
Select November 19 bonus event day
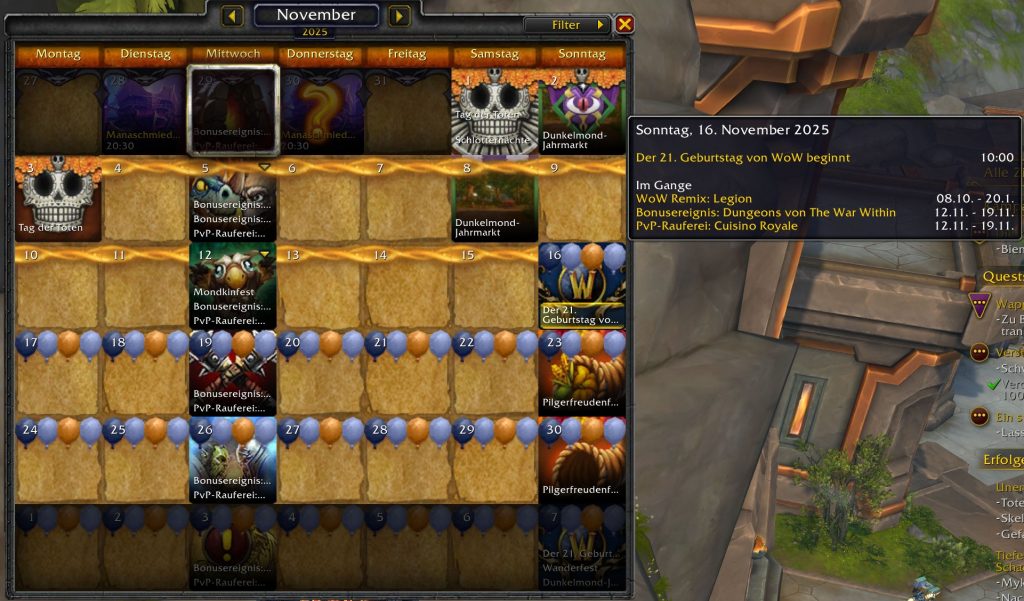(x=232, y=372)
